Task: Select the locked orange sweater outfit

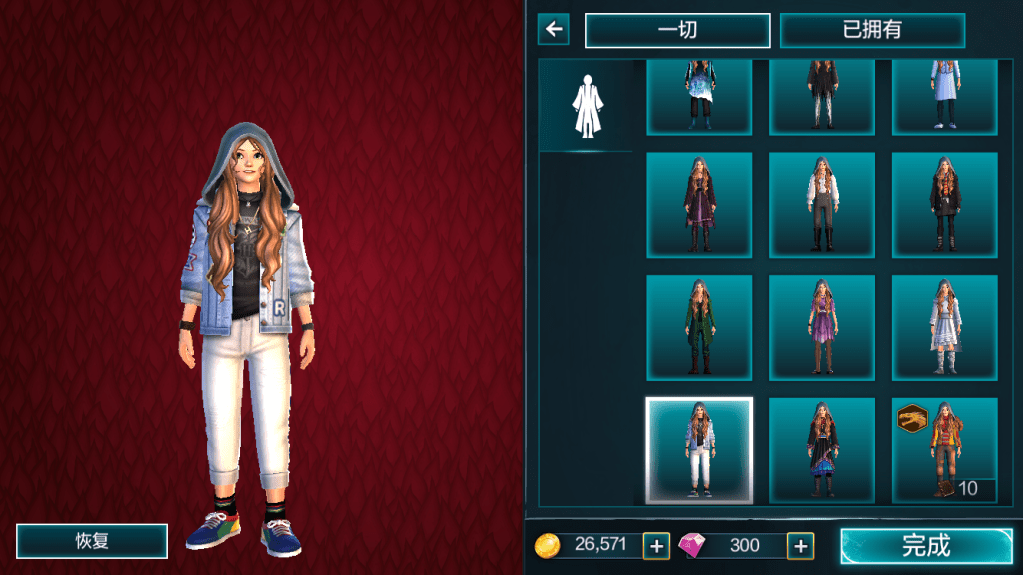Action: point(945,450)
